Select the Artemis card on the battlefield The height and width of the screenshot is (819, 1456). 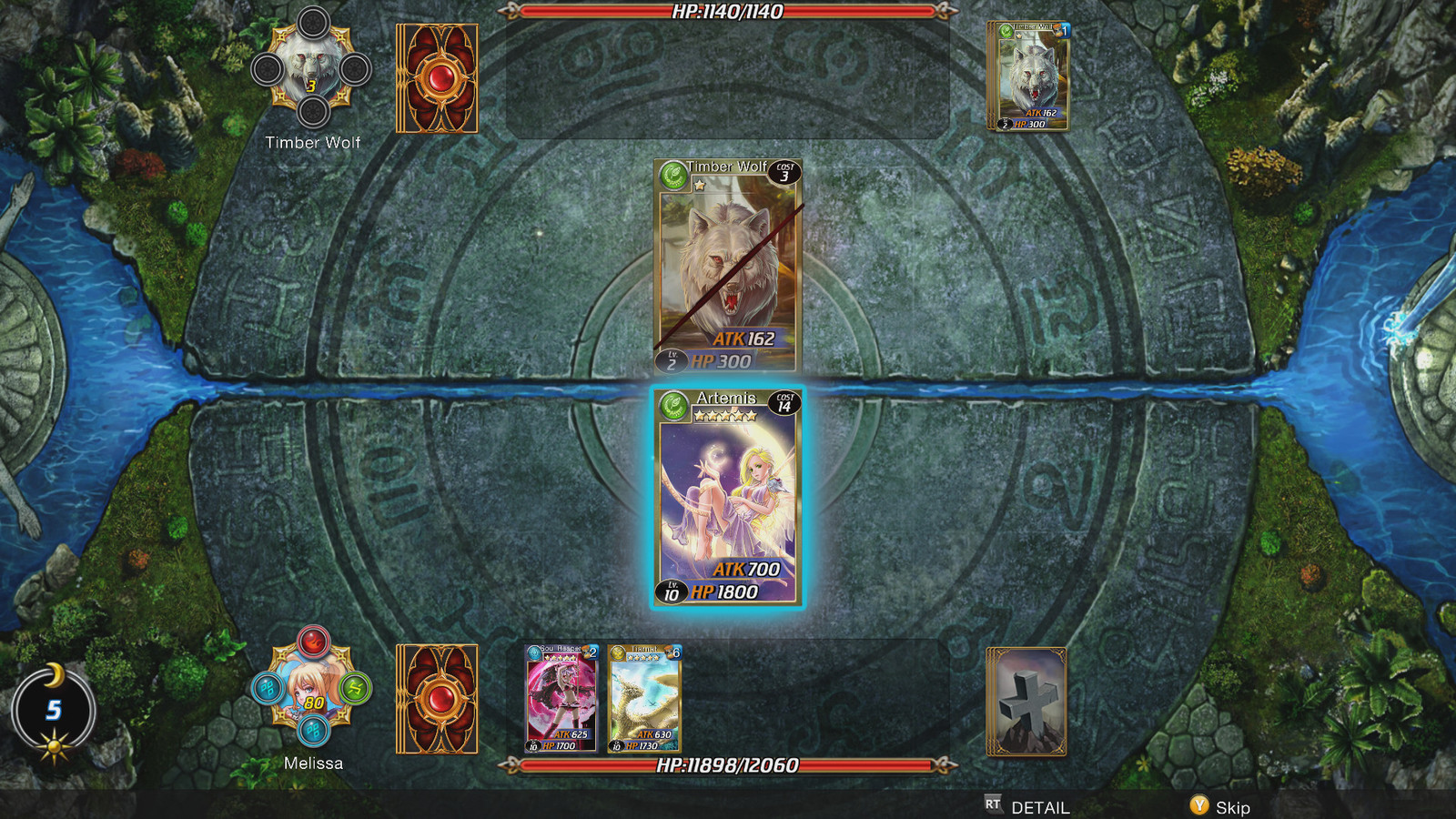point(727,497)
